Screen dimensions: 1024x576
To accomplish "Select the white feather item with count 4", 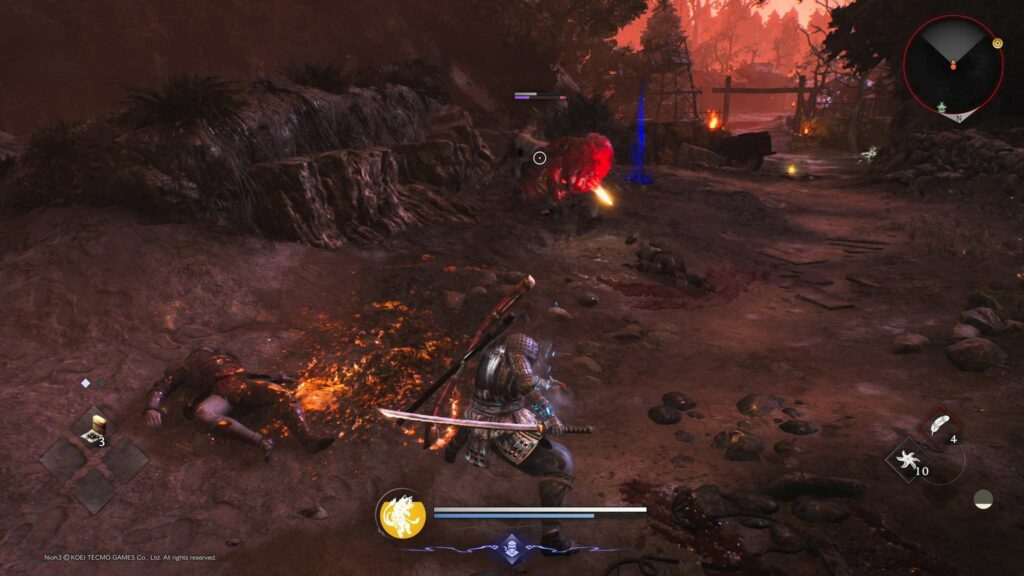I will [x=940, y=425].
